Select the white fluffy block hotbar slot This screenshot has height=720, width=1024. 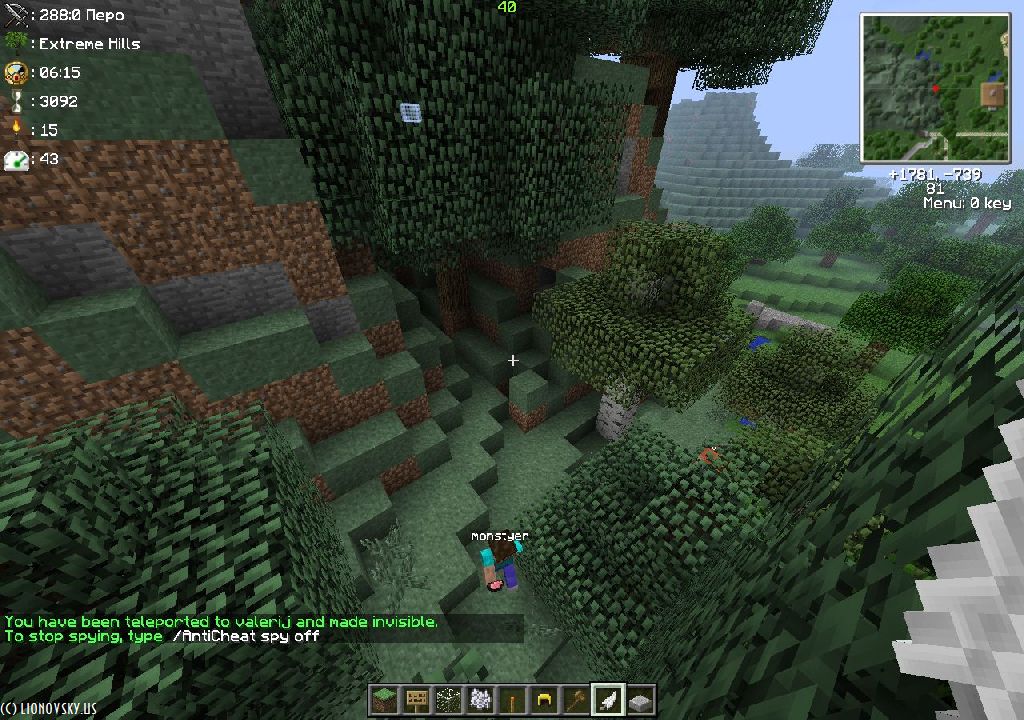click(x=479, y=700)
